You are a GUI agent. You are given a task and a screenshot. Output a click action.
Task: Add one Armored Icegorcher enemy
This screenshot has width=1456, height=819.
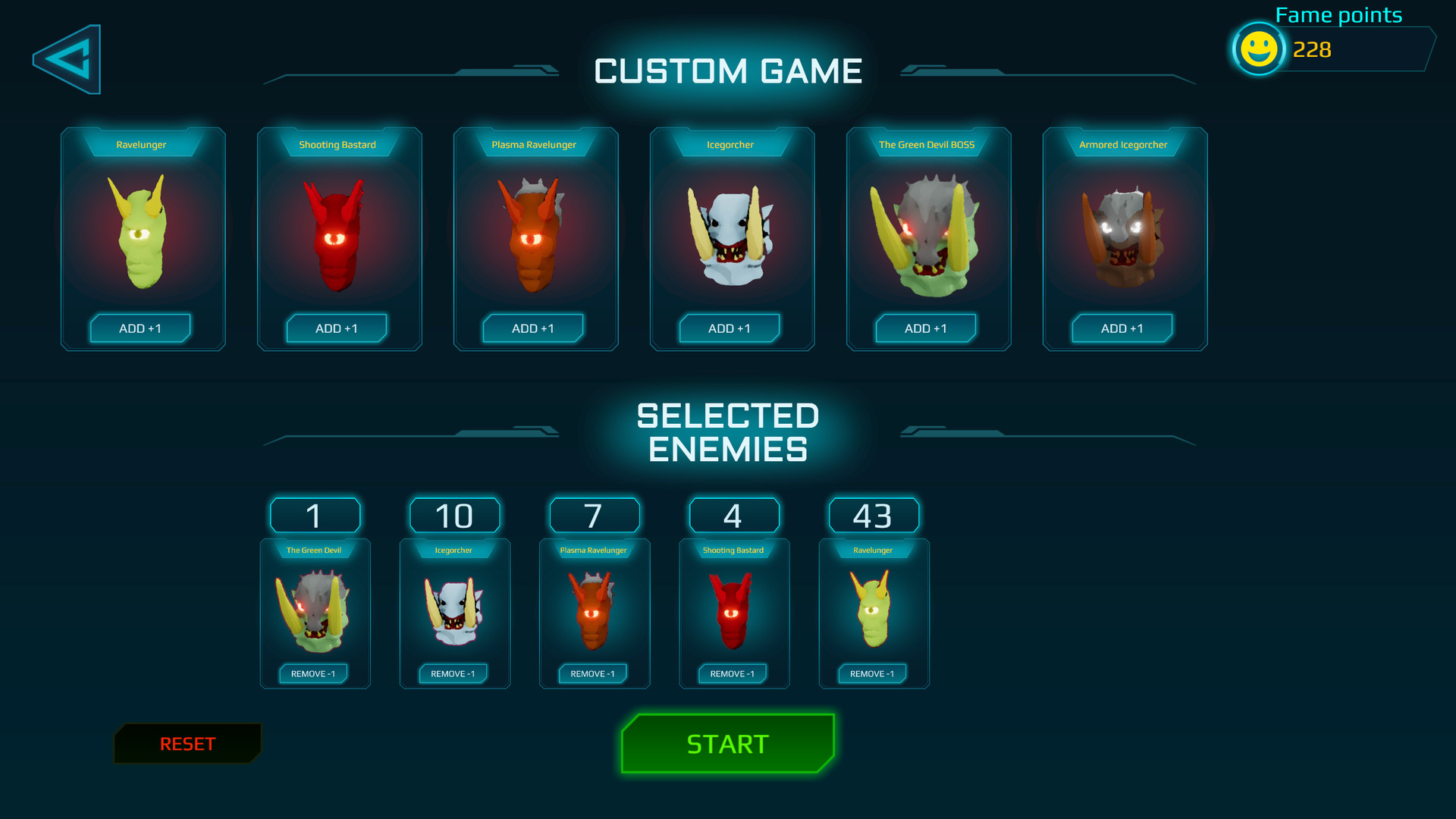tap(1122, 328)
